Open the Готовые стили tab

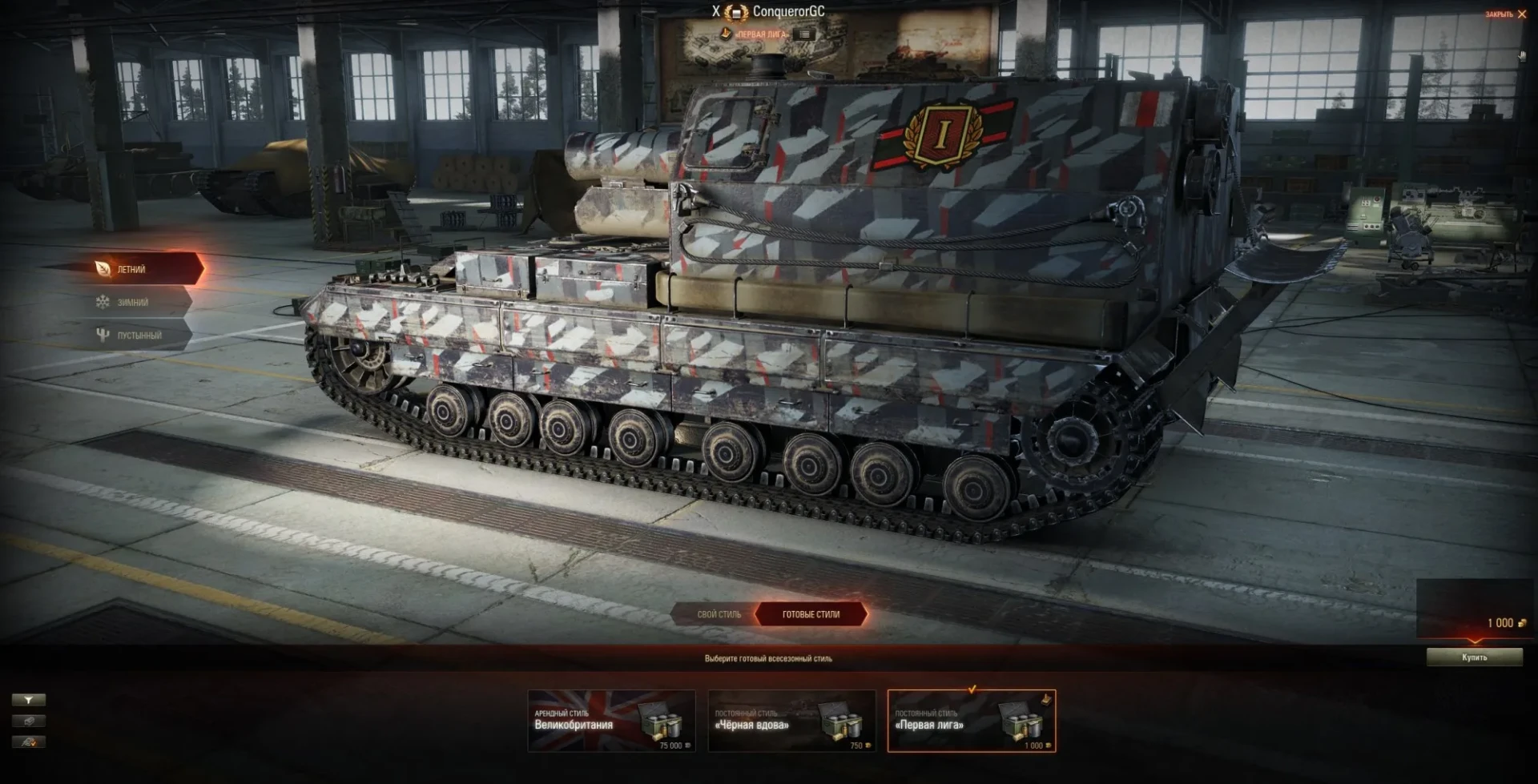[811, 614]
